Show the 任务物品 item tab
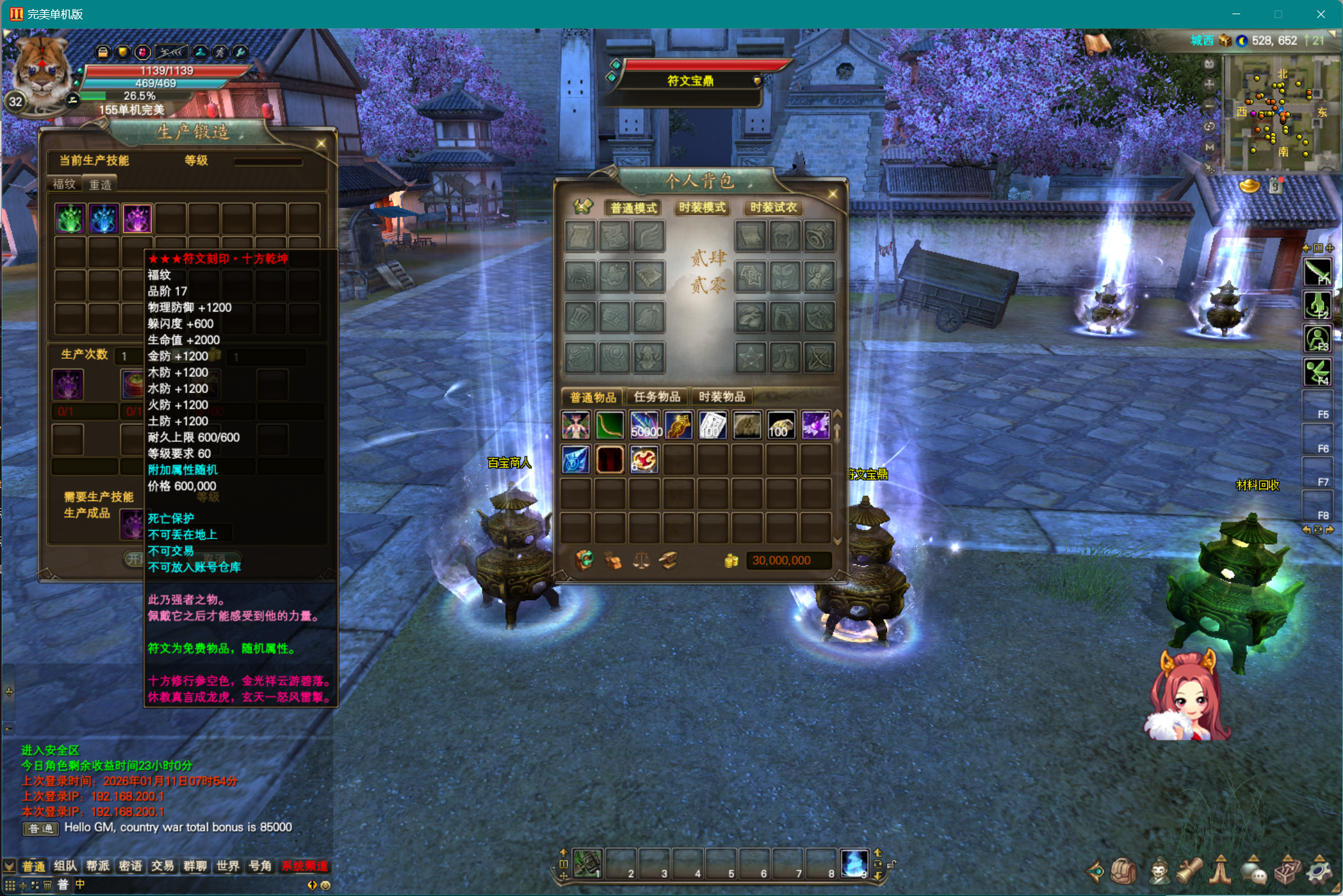This screenshot has height=896, width=1343. pyautogui.click(x=657, y=396)
